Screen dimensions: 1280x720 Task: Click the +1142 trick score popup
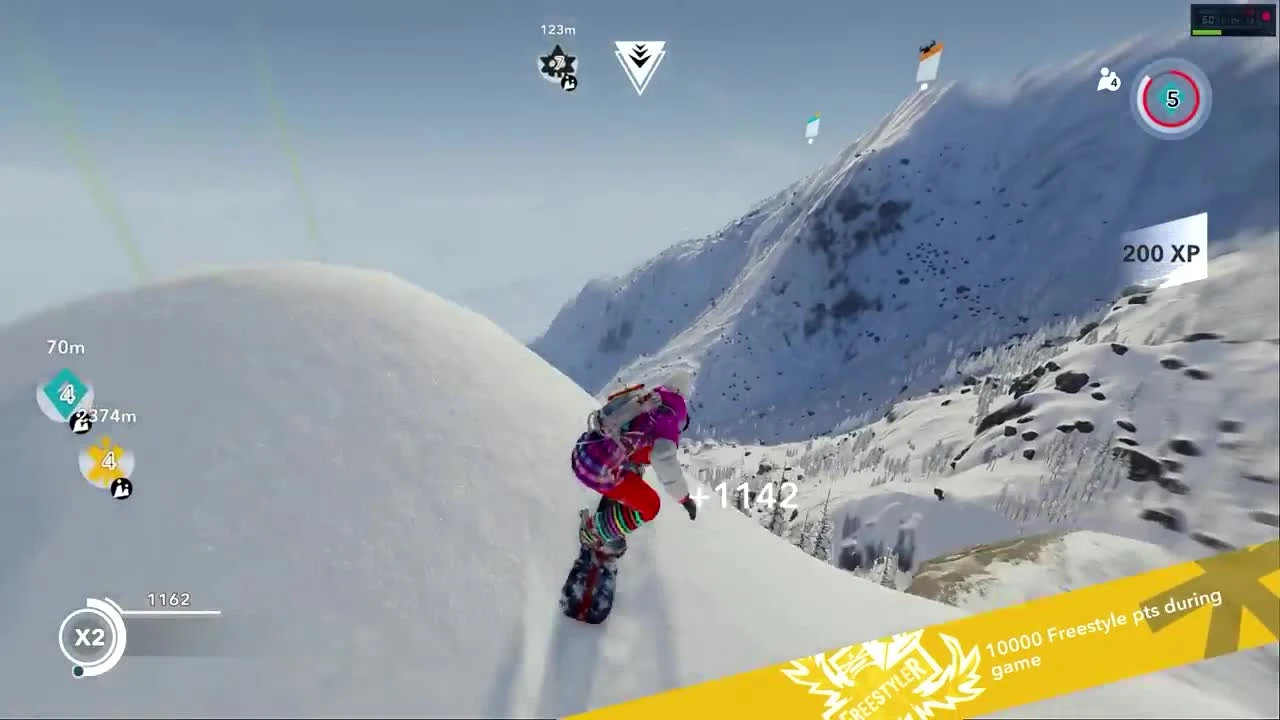(742, 495)
